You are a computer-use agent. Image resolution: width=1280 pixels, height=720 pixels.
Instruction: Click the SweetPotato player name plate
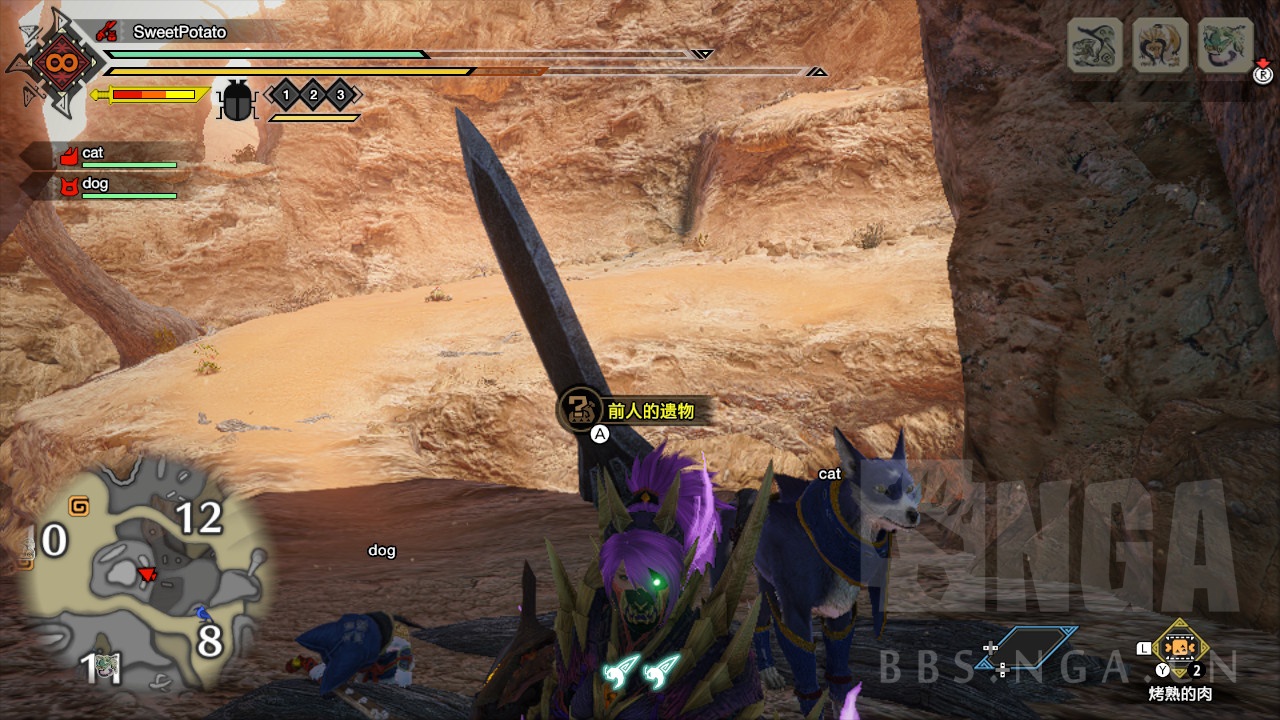click(180, 32)
